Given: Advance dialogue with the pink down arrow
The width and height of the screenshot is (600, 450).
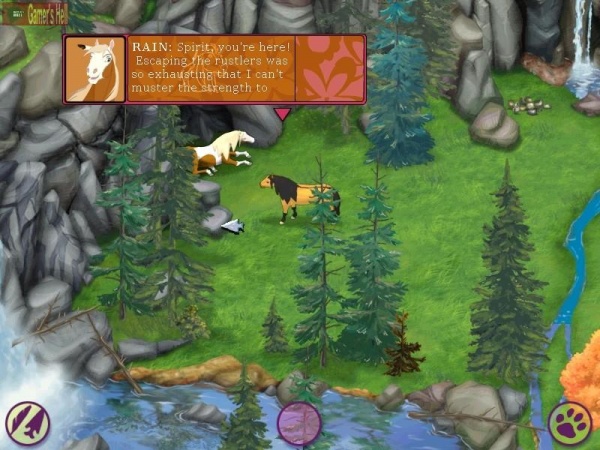Looking at the screenshot, I should click(282, 114).
